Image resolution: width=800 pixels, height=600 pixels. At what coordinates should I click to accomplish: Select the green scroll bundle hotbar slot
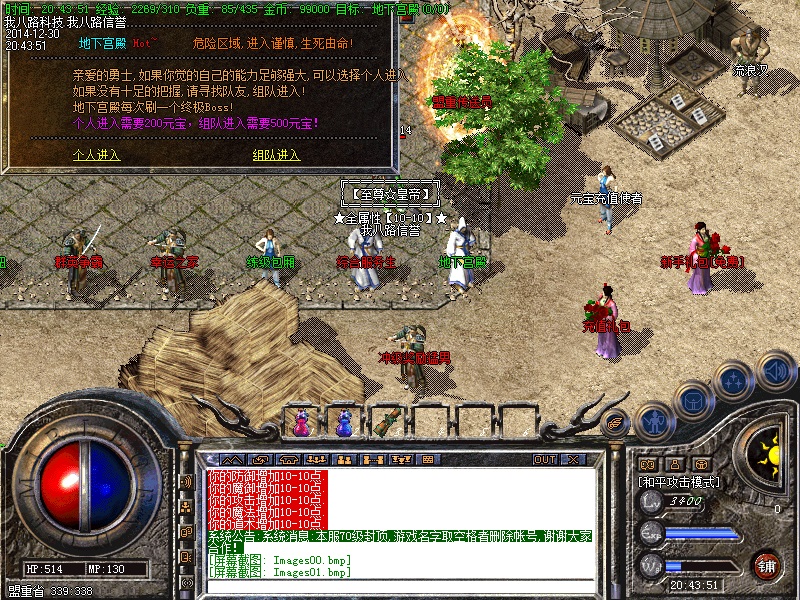pyautogui.click(x=386, y=421)
